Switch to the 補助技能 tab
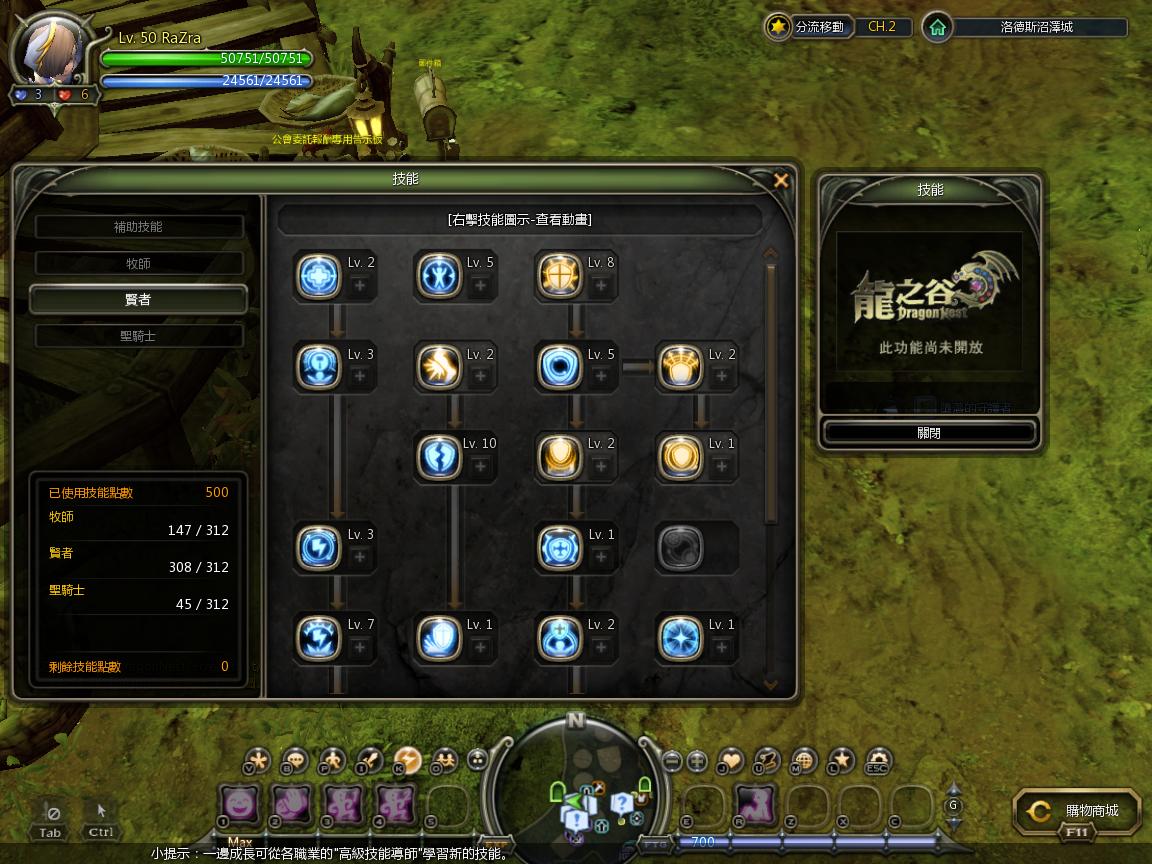 (139, 227)
